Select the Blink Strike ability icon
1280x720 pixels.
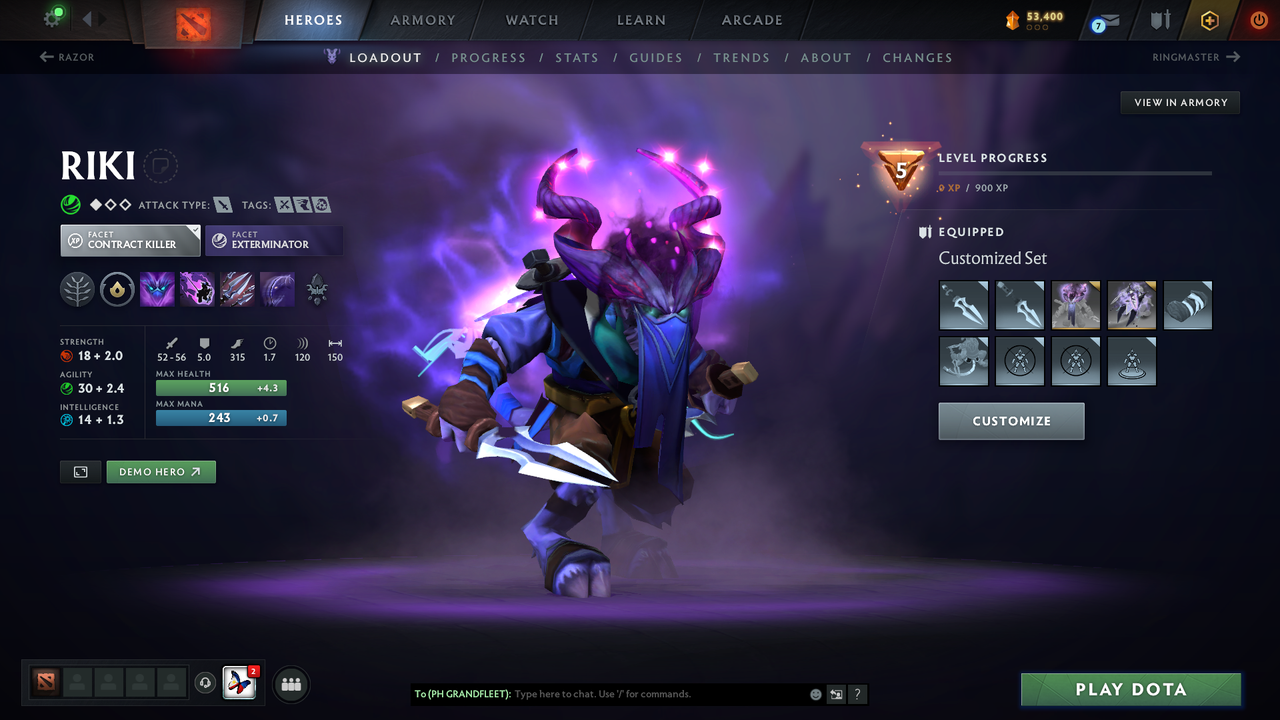(197, 289)
